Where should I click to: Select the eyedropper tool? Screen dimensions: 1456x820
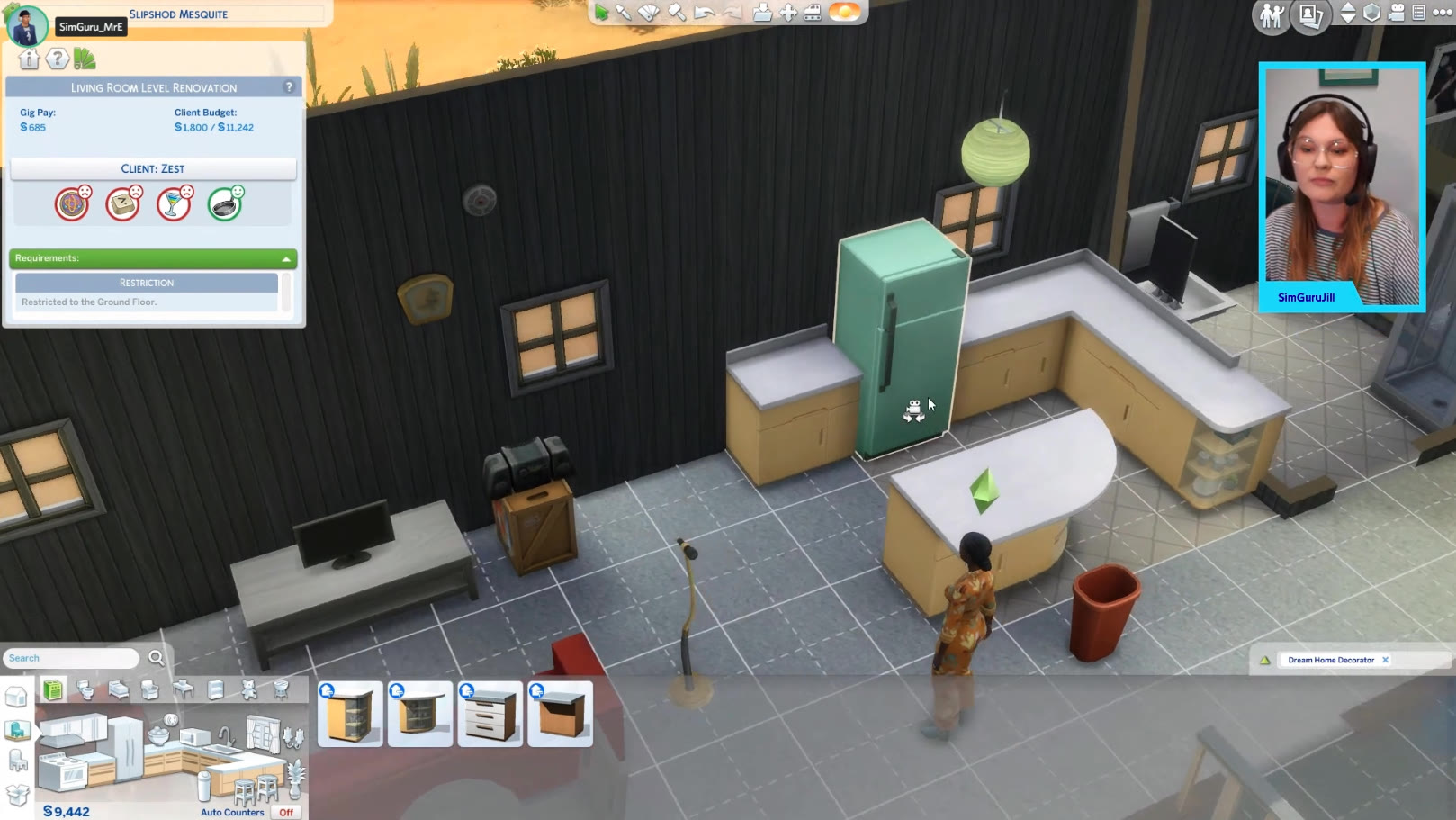(x=623, y=13)
